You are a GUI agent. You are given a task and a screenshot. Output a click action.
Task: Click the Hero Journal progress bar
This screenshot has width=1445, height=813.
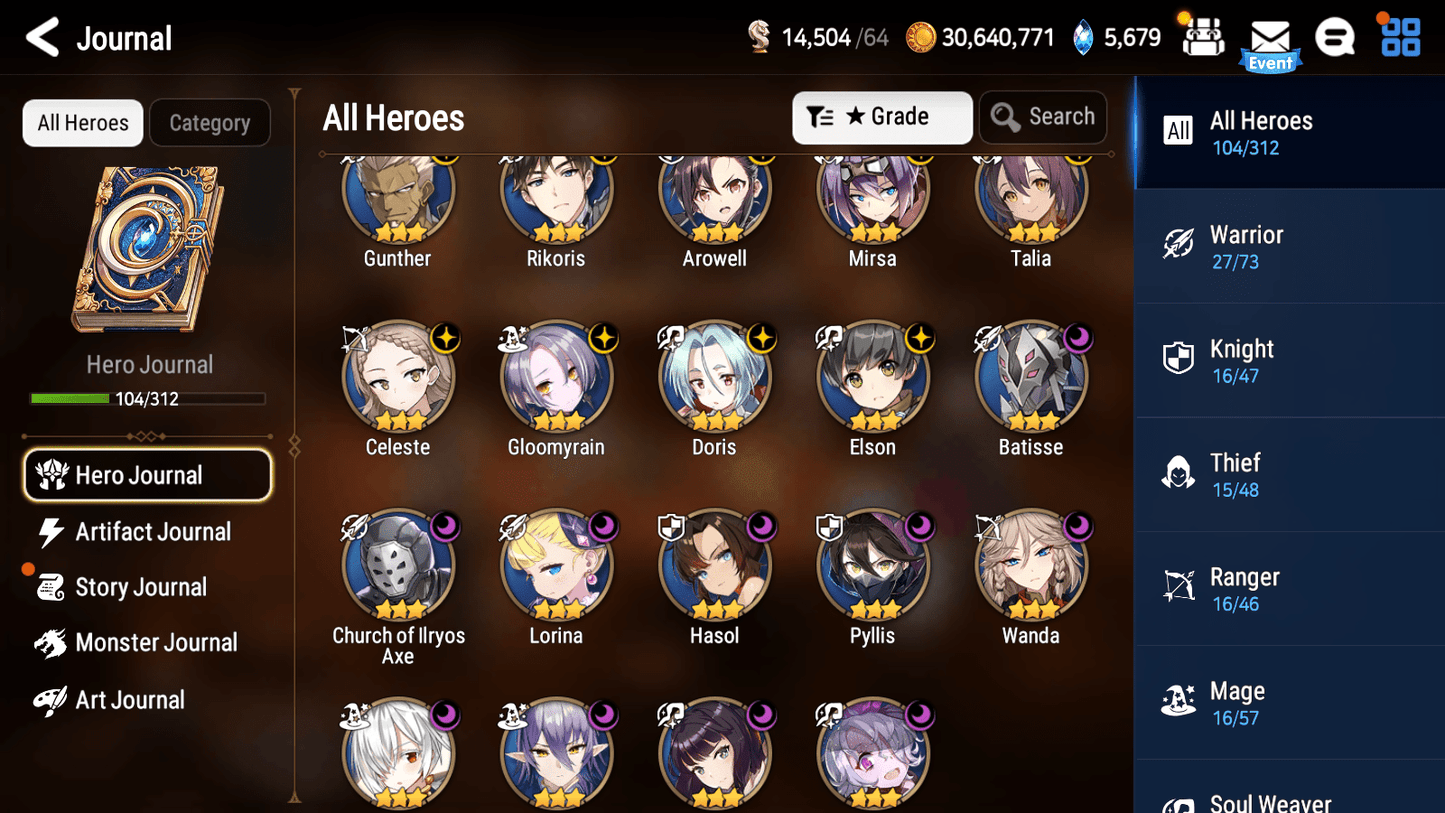click(x=149, y=398)
